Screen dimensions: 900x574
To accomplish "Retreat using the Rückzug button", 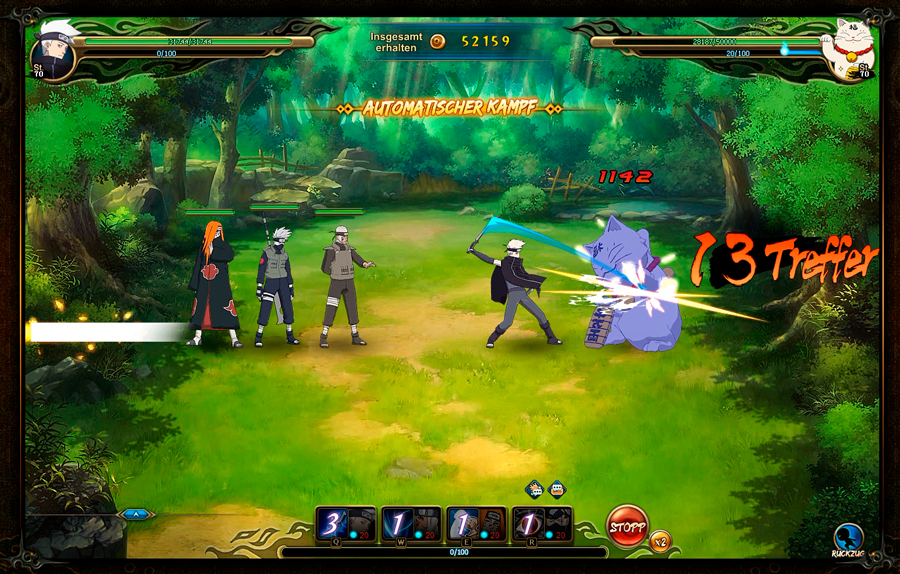I will pos(848,539).
